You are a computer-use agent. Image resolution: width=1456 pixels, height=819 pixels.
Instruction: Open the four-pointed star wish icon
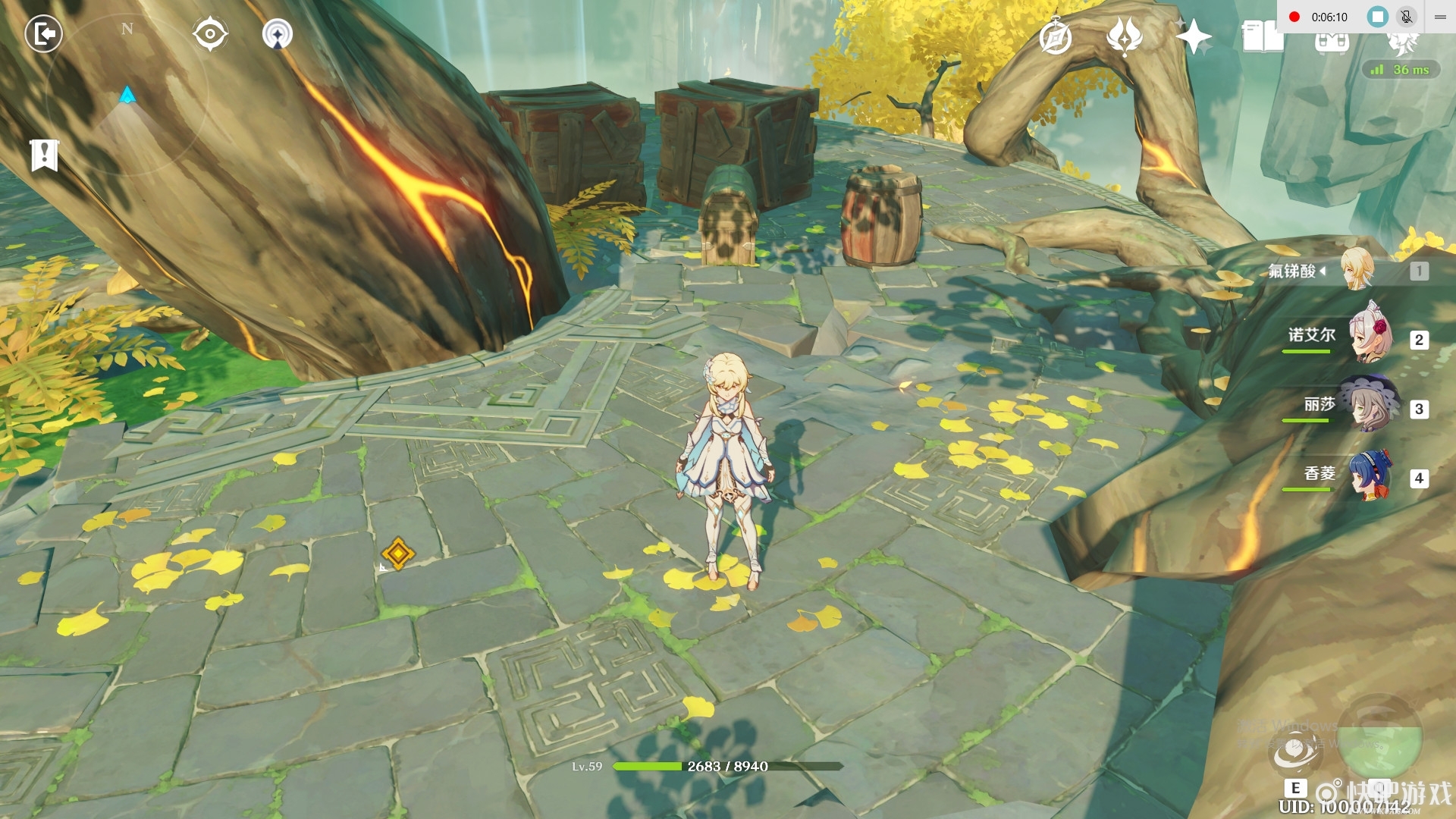pyautogui.click(x=1193, y=36)
